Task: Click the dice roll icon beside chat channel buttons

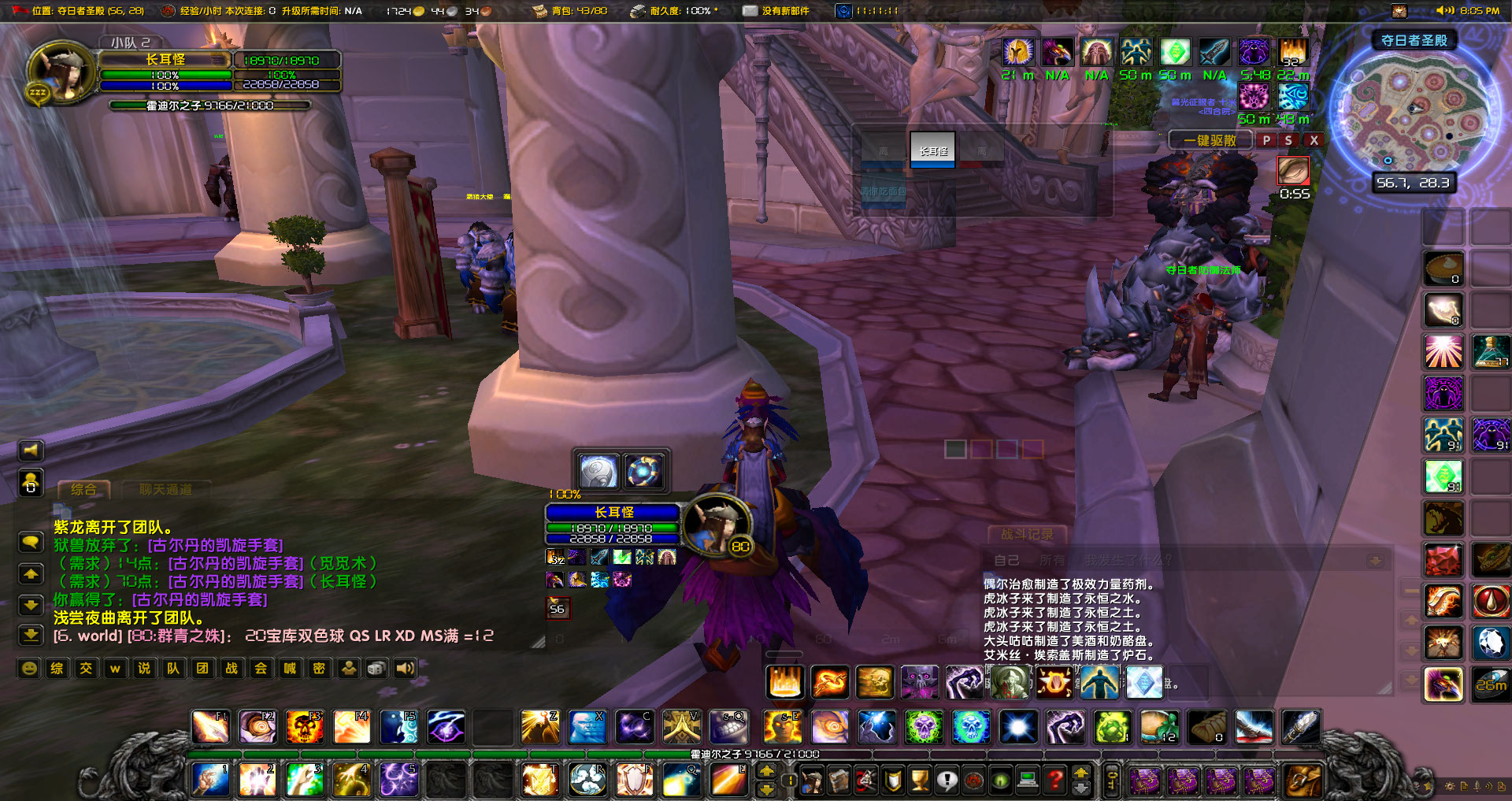Action: pos(376,668)
